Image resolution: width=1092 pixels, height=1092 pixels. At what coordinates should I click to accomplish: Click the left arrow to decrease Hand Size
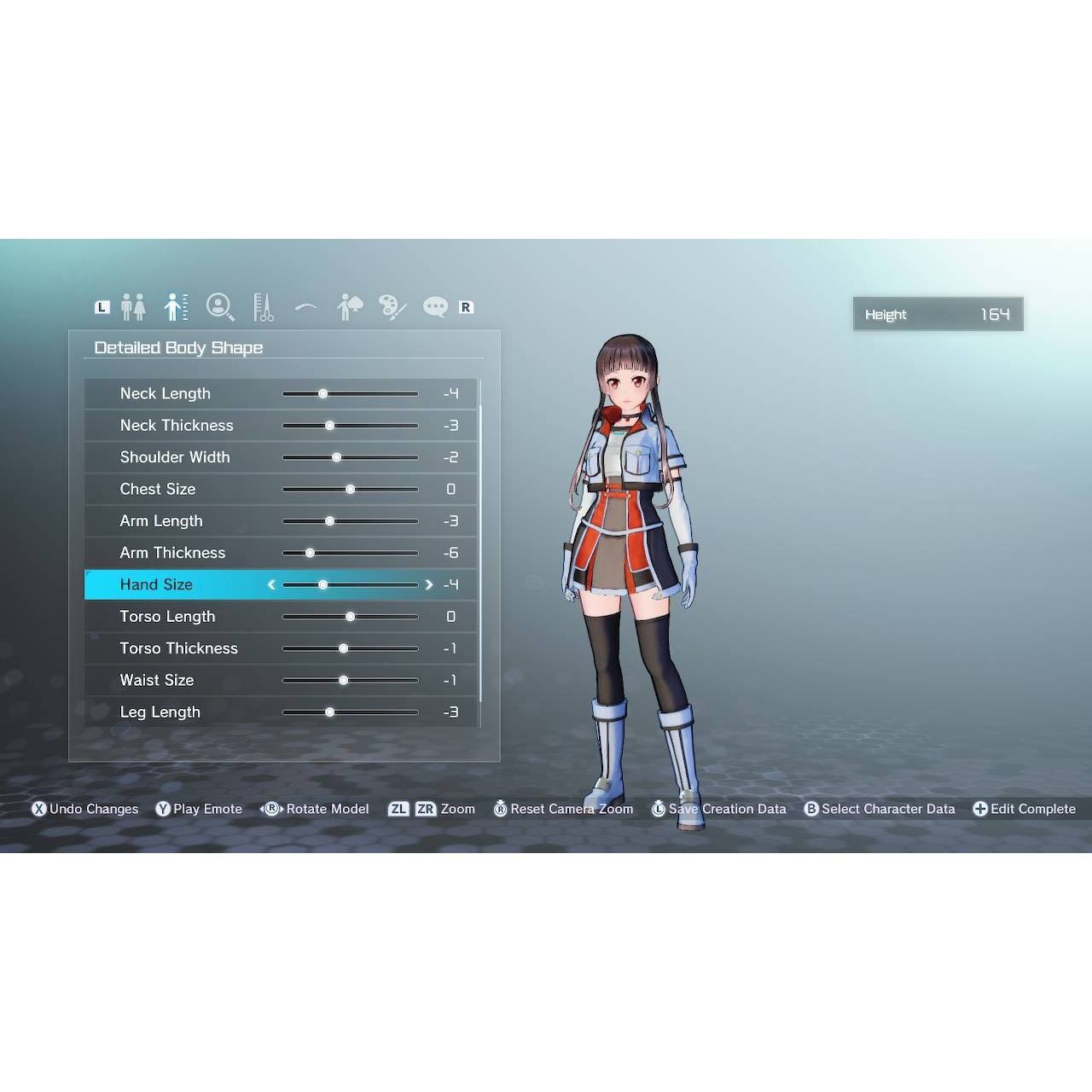click(271, 584)
